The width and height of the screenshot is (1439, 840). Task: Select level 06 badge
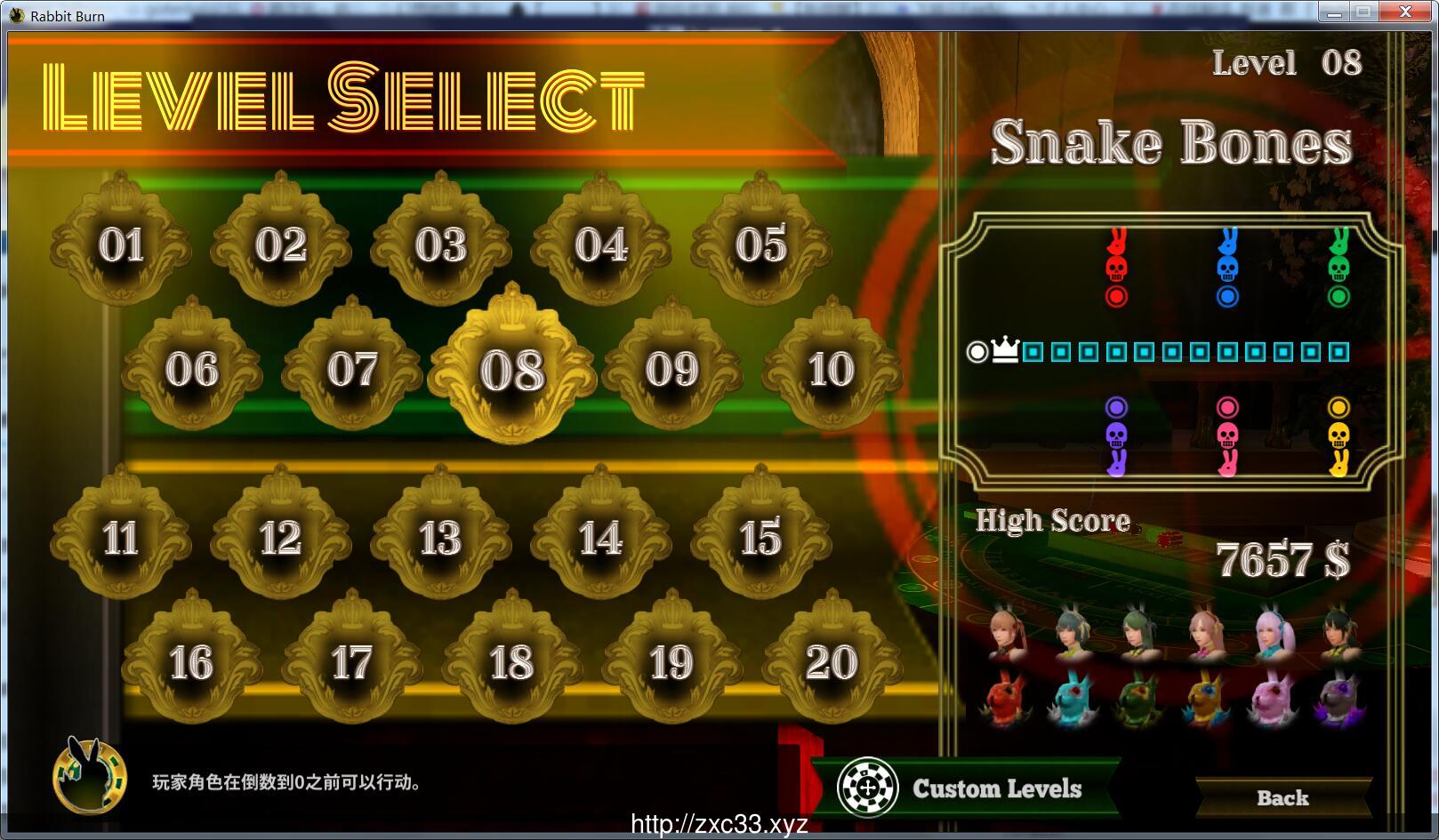(191, 369)
